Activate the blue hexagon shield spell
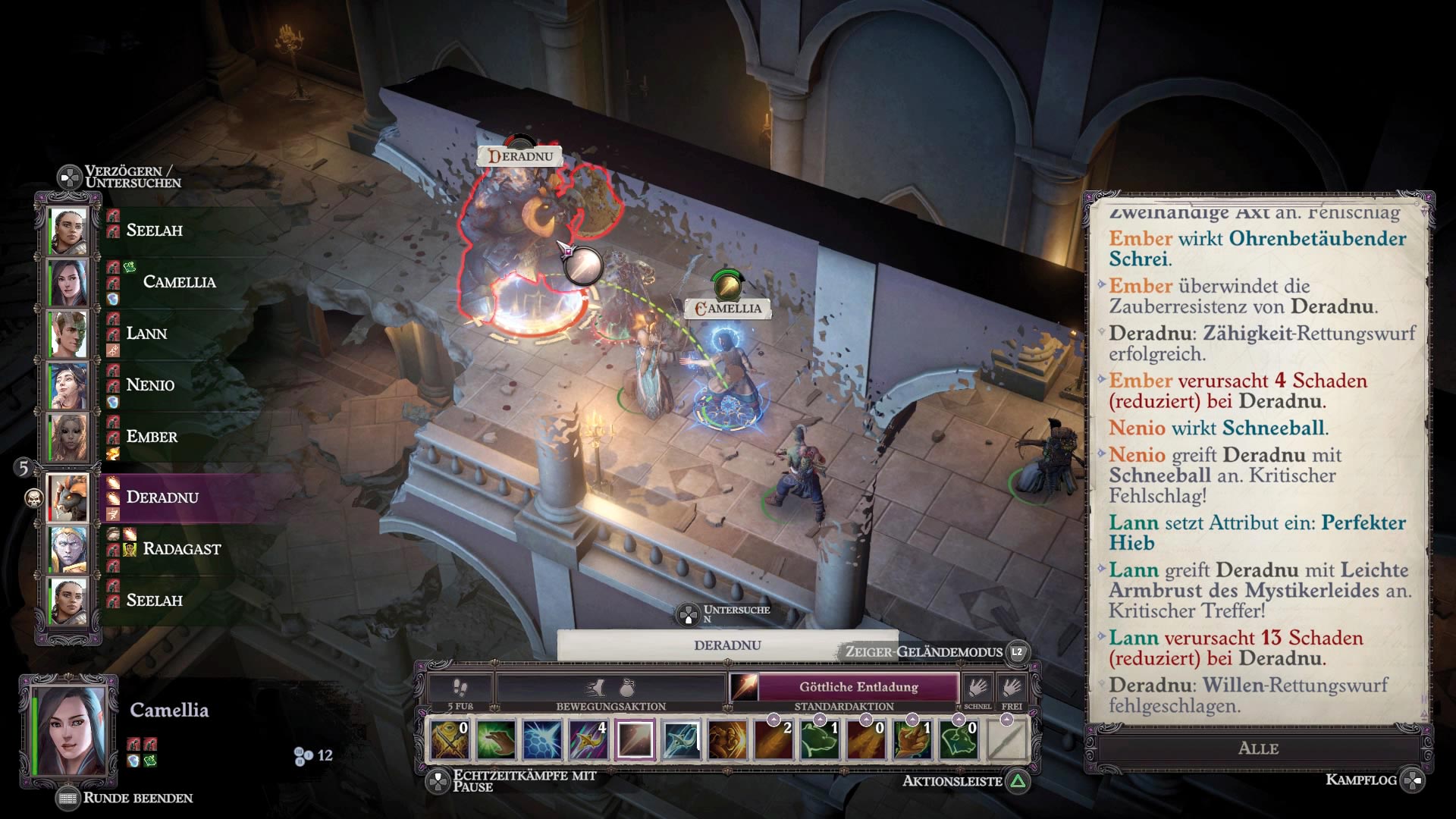1456x819 pixels. pyautogui.click(x=542, y=739)
